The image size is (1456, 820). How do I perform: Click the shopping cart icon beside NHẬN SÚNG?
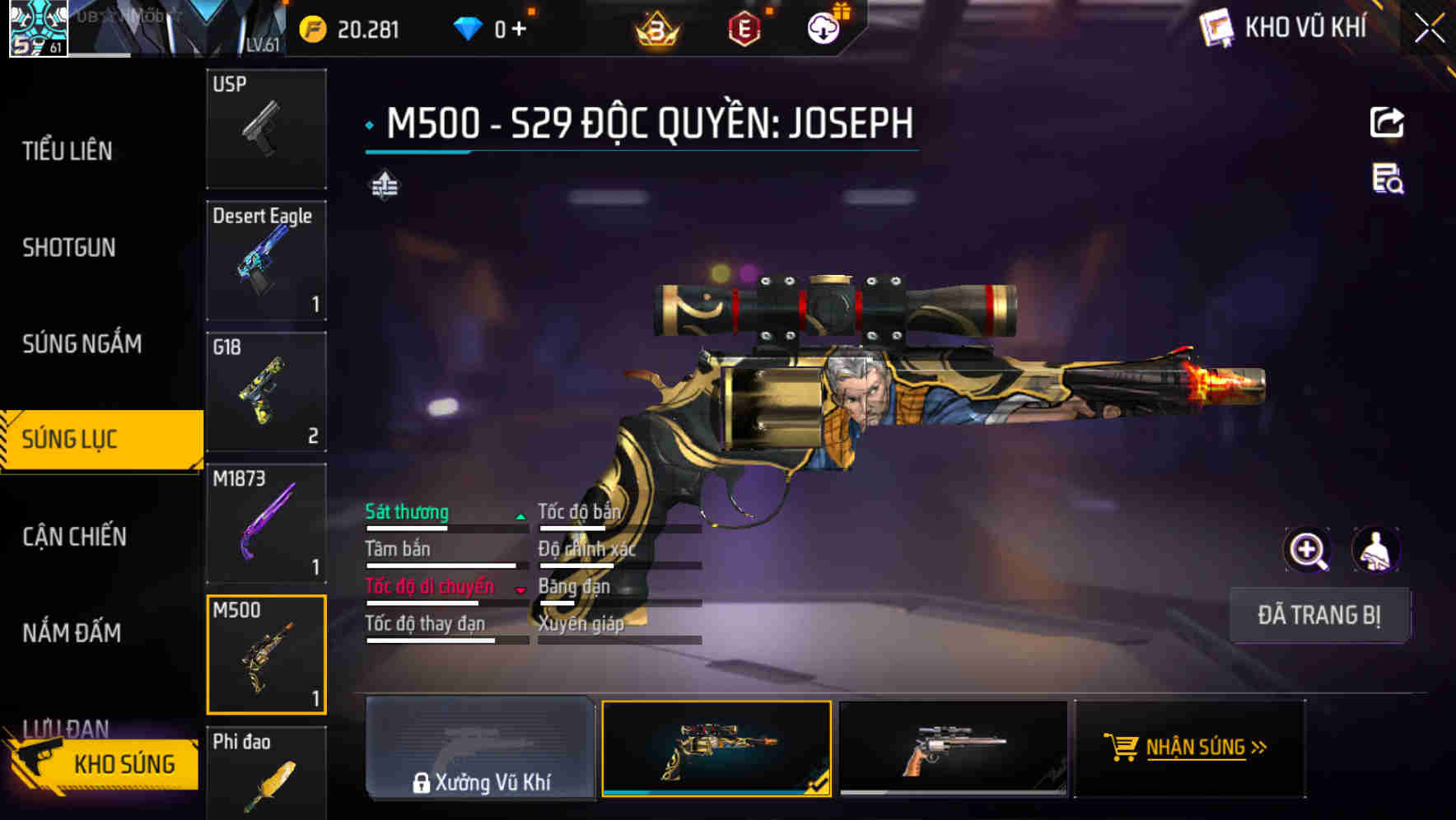click(1122, 748)
